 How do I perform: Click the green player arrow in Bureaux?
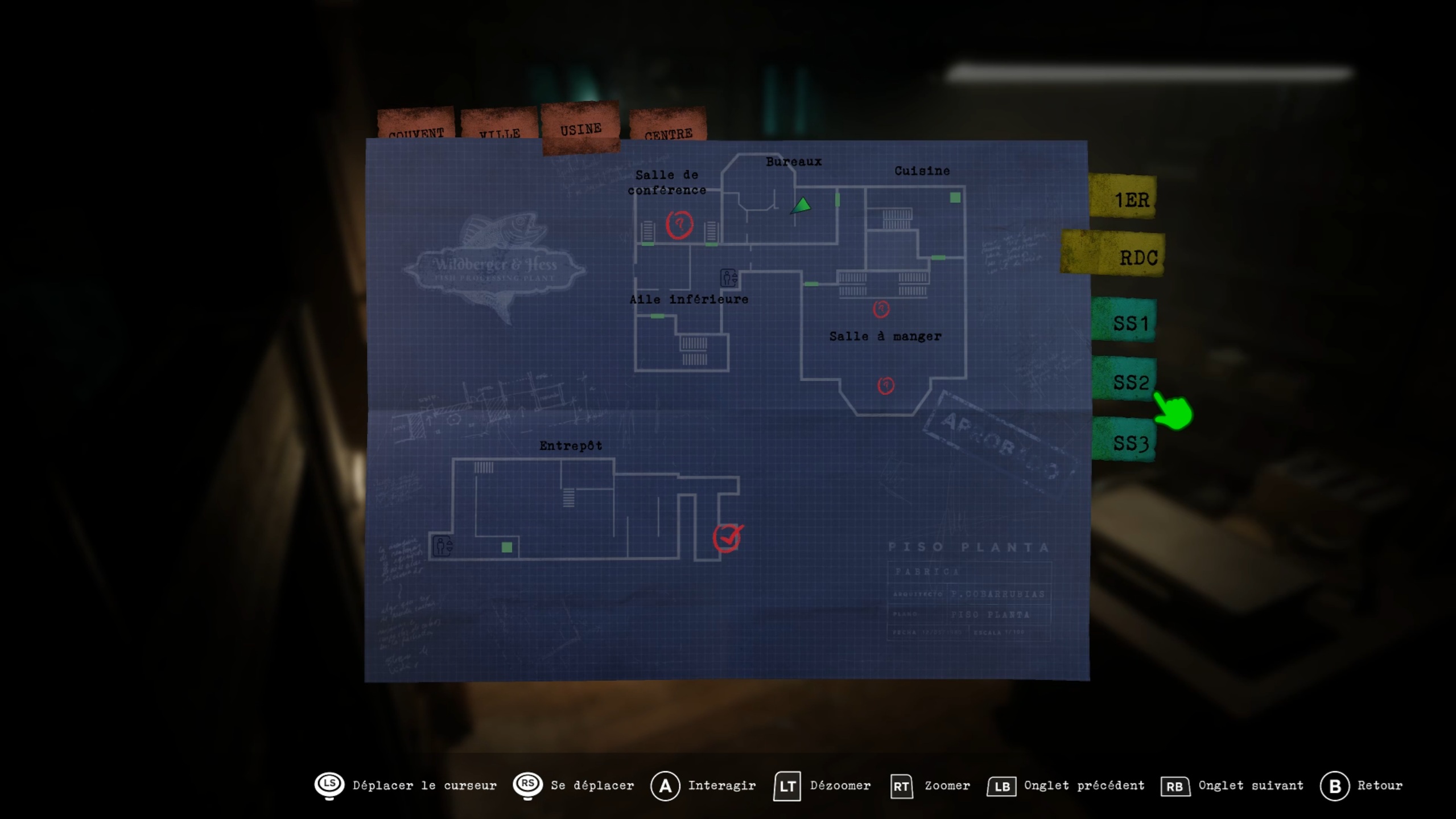pos(801,205)
